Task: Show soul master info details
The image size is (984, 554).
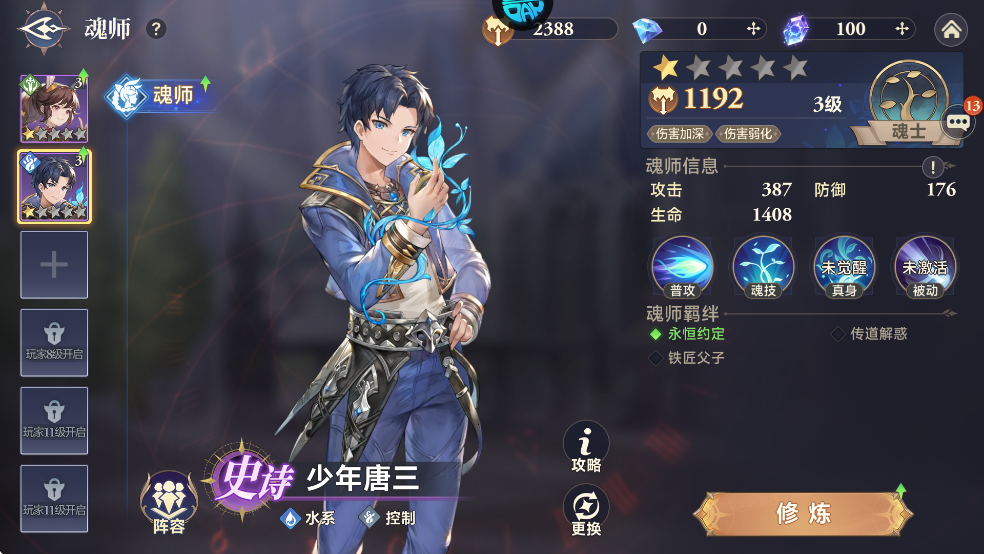Action: 933,167
